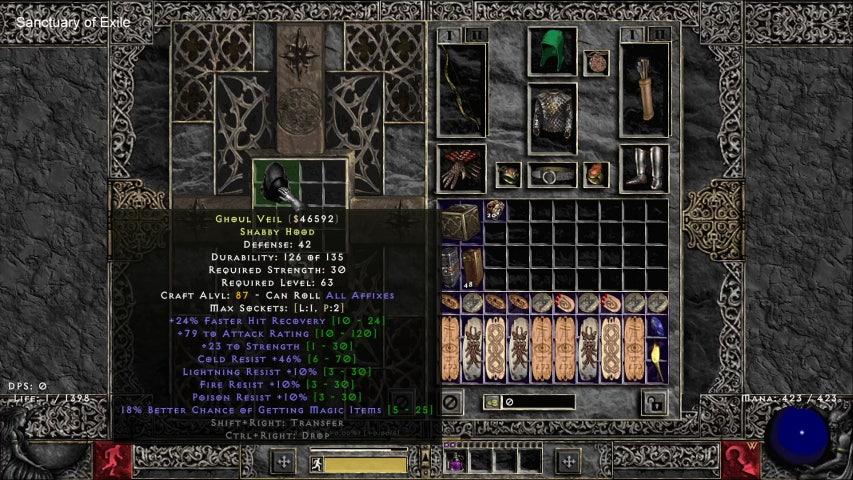Select the yellow bird charm in inventory

click(656, 361)
